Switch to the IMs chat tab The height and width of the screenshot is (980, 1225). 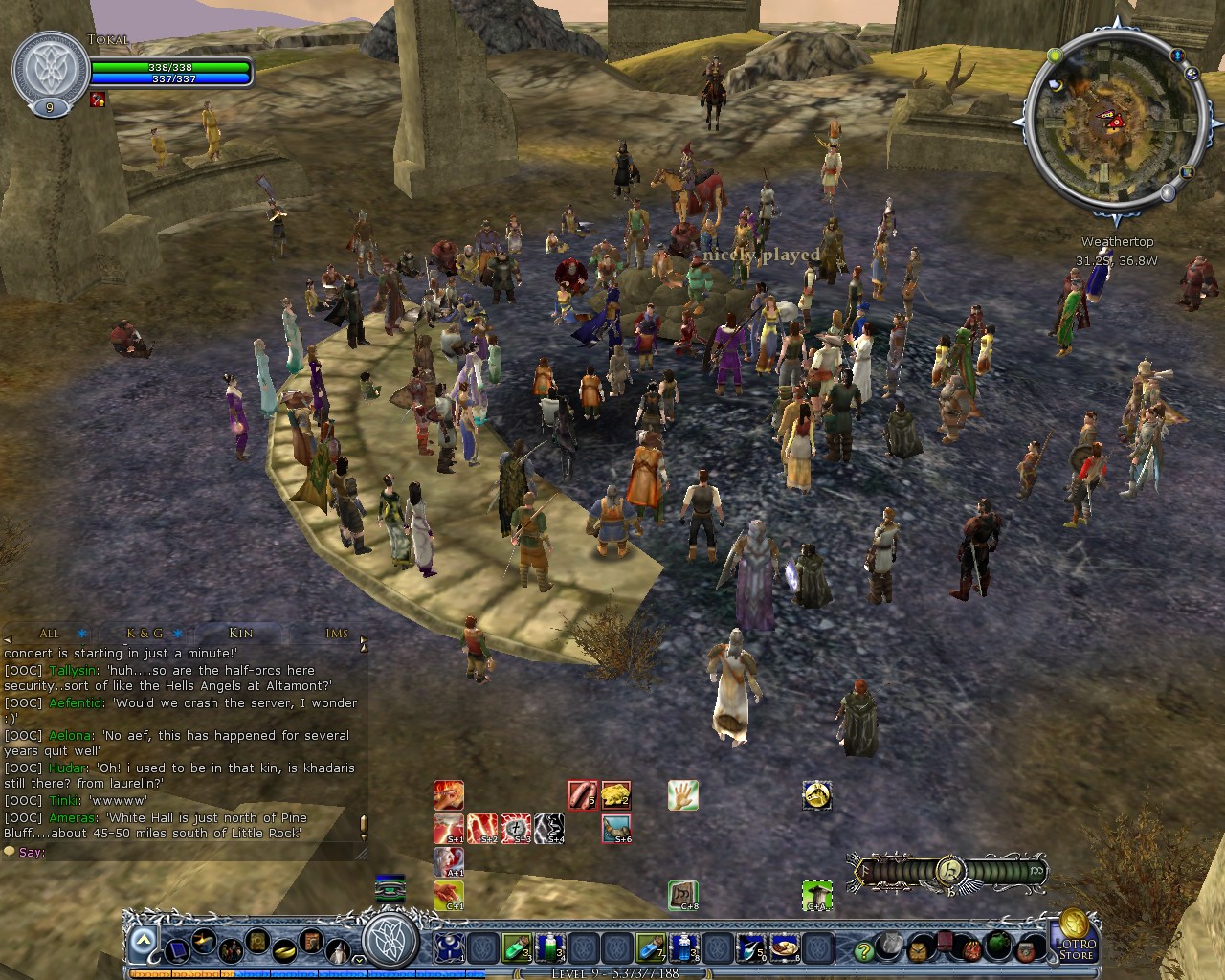coord(337,634)
